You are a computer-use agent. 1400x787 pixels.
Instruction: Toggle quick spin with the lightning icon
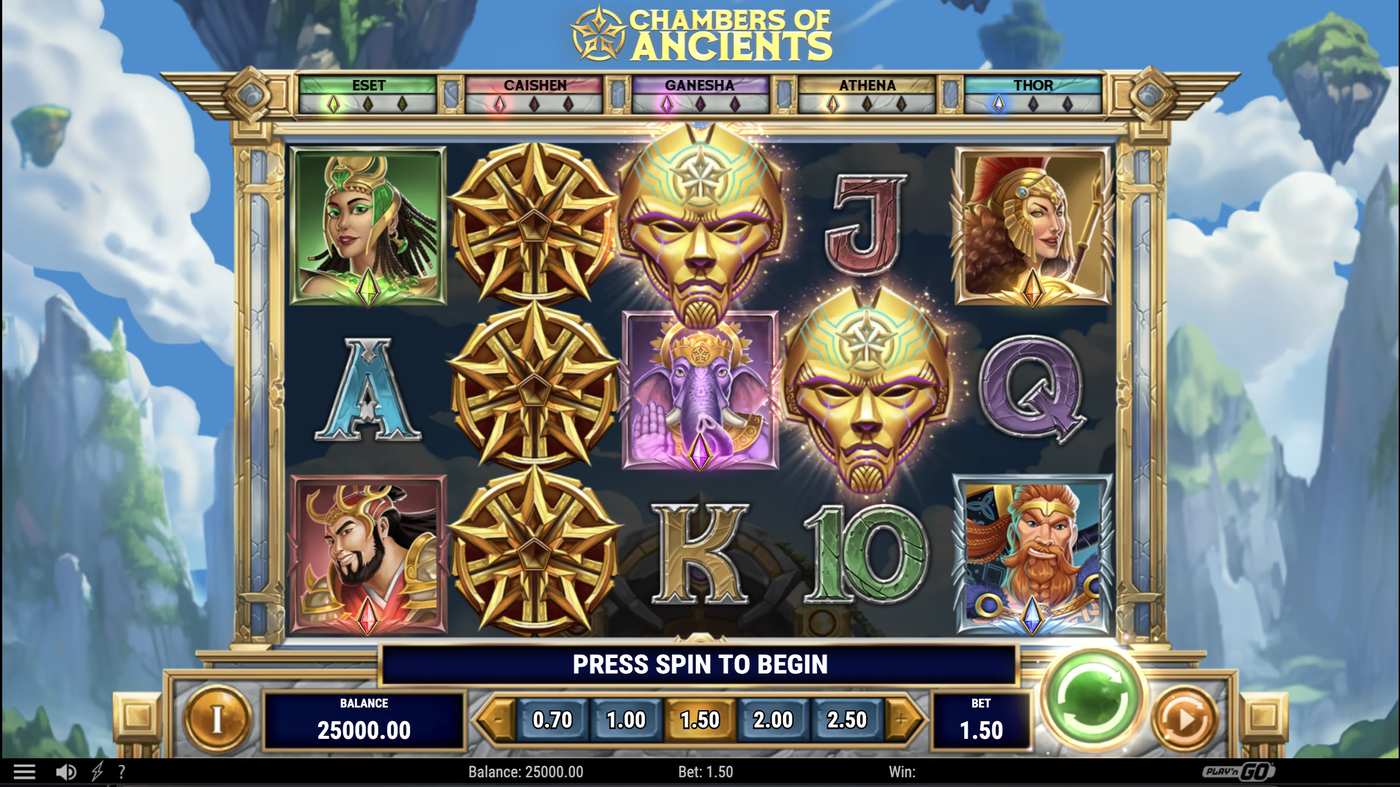pyautogui.click(x=95, y=770)
